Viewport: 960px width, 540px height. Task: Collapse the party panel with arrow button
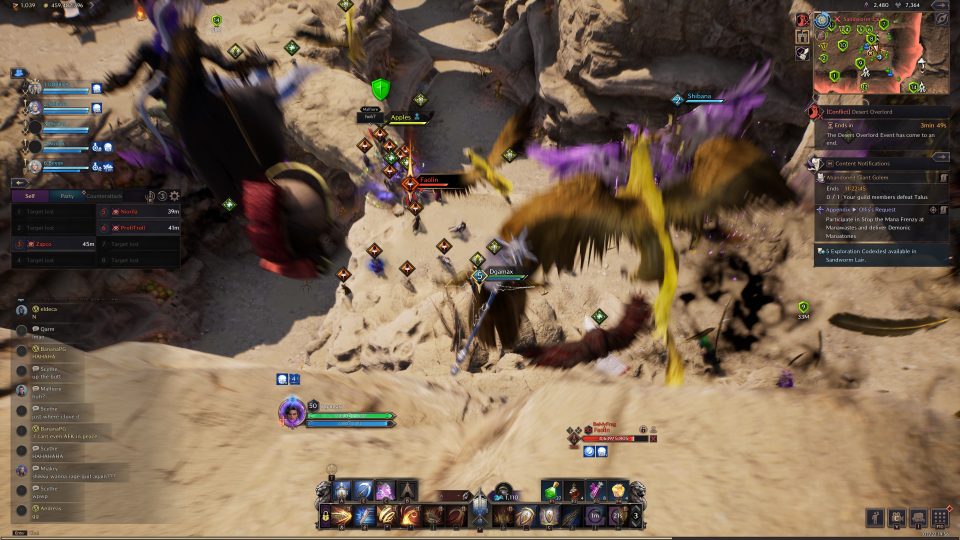point(18,183)
